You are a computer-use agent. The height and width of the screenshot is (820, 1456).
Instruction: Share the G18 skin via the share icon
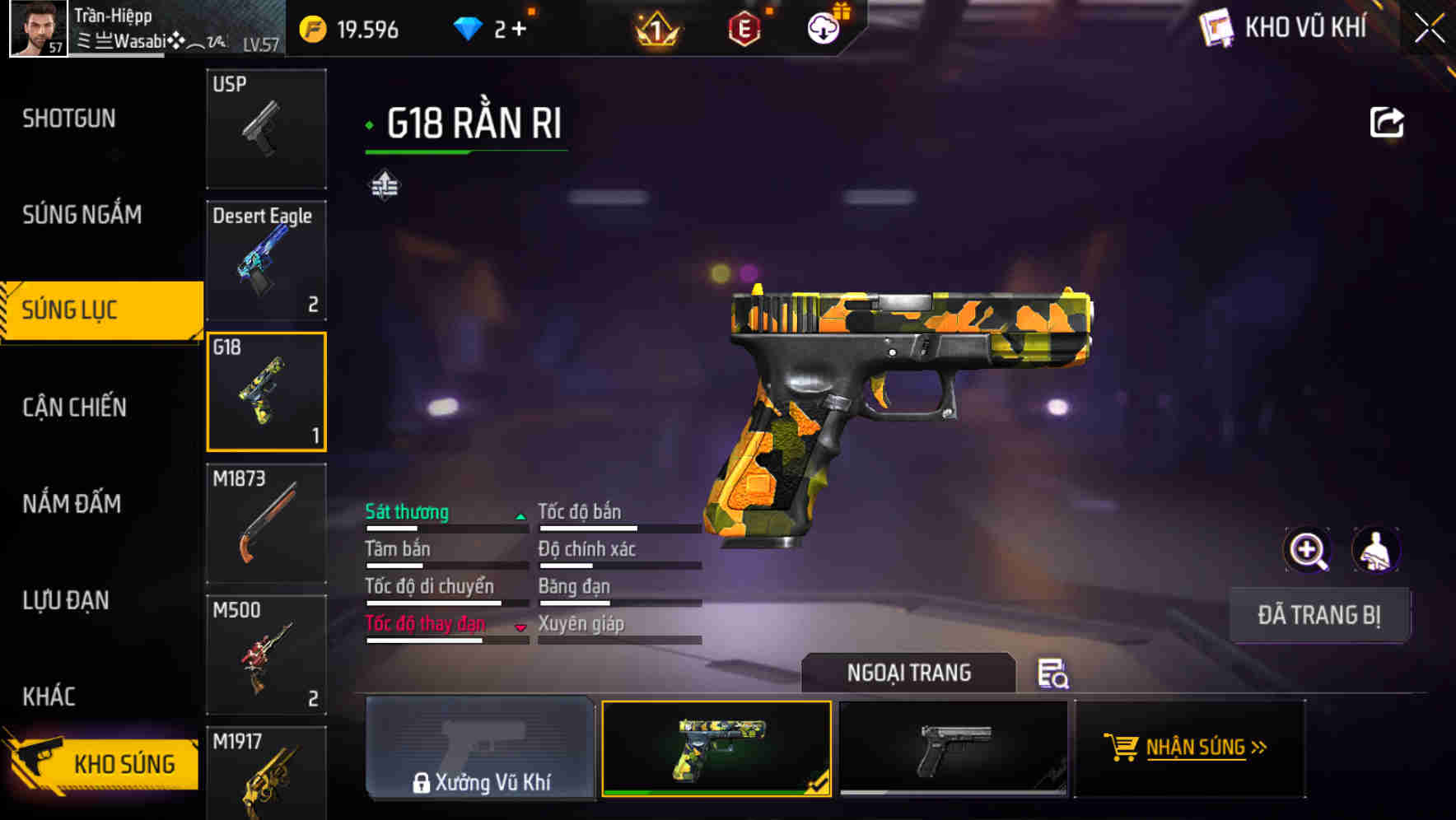coord(1387,121)
